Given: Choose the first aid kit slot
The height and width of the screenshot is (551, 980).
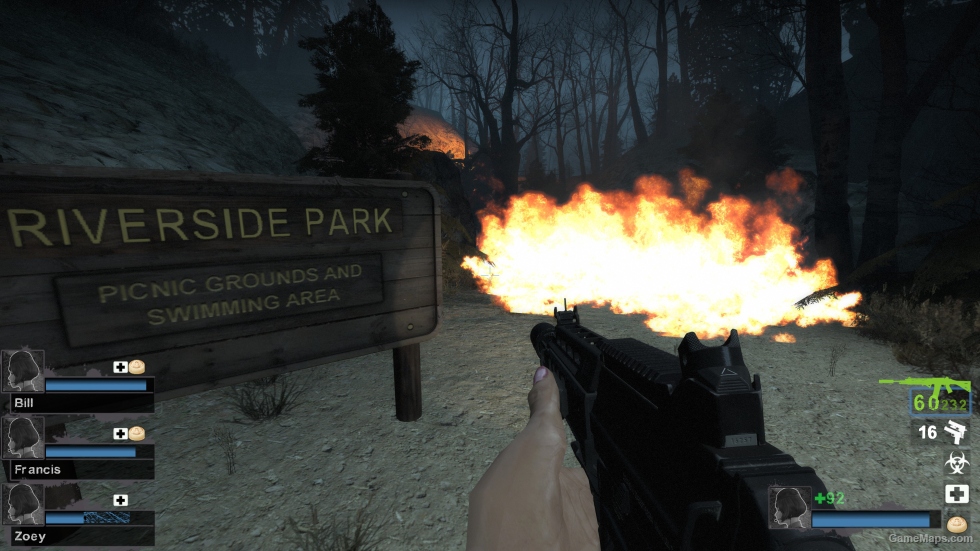Looking at the screenshot, I should click(x=957, y=493).
